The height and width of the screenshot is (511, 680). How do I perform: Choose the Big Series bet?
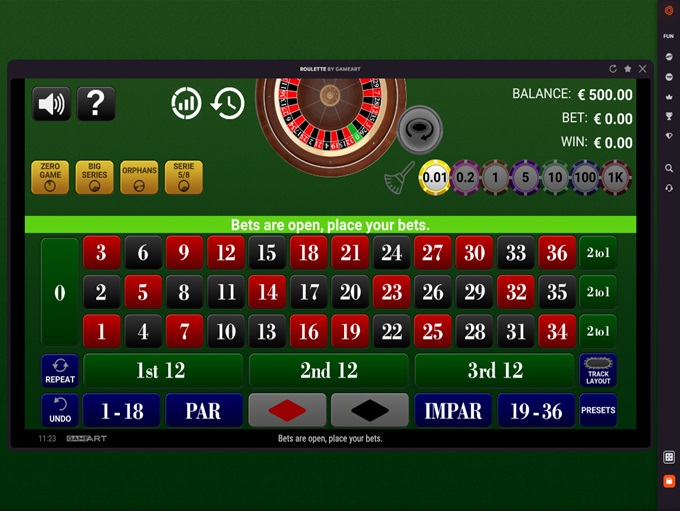(95, 177)
